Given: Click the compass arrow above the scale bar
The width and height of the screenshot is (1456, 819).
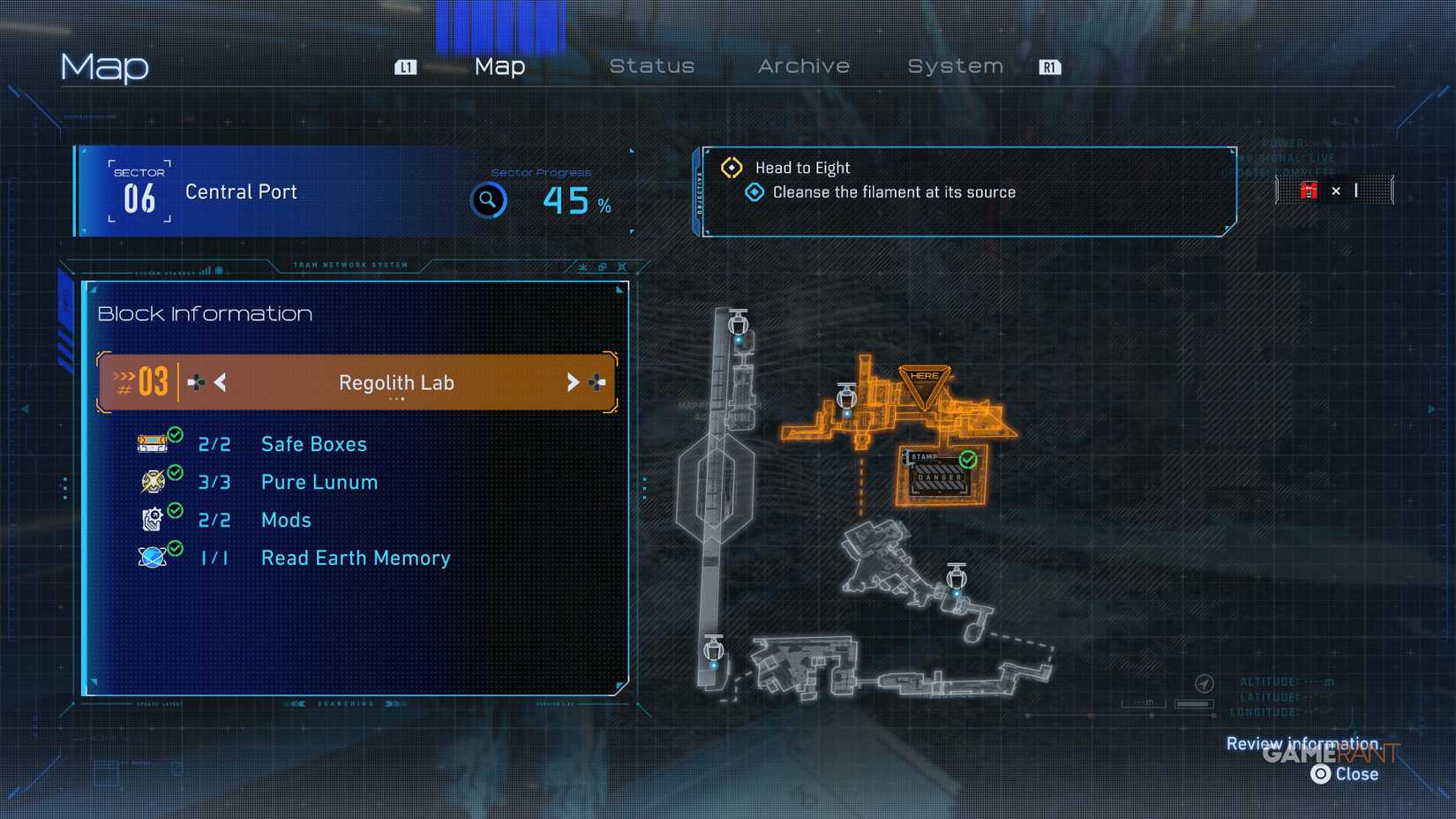Looking at the screenshot, I should tap(1205, 683).
